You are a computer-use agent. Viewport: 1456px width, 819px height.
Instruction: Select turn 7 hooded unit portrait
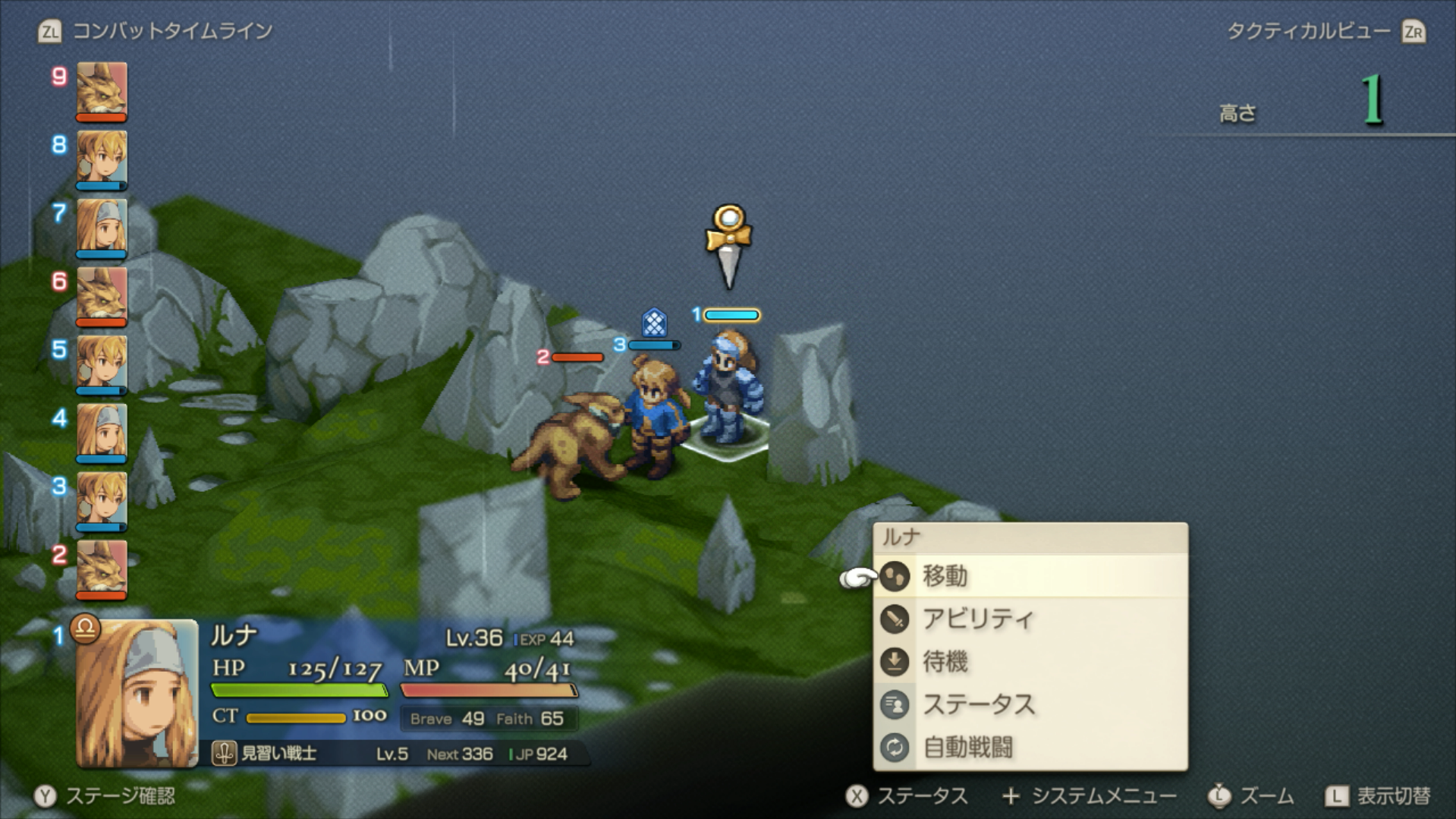point(102,227)
